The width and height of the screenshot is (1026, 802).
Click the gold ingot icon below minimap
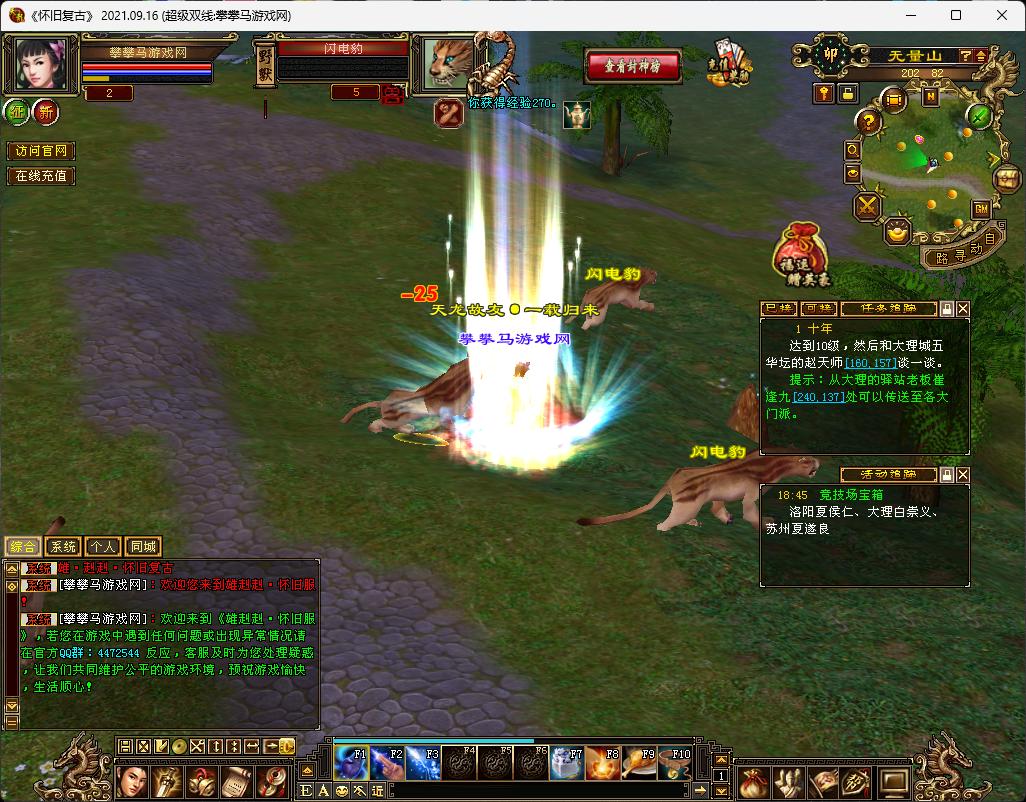(897, 231)
